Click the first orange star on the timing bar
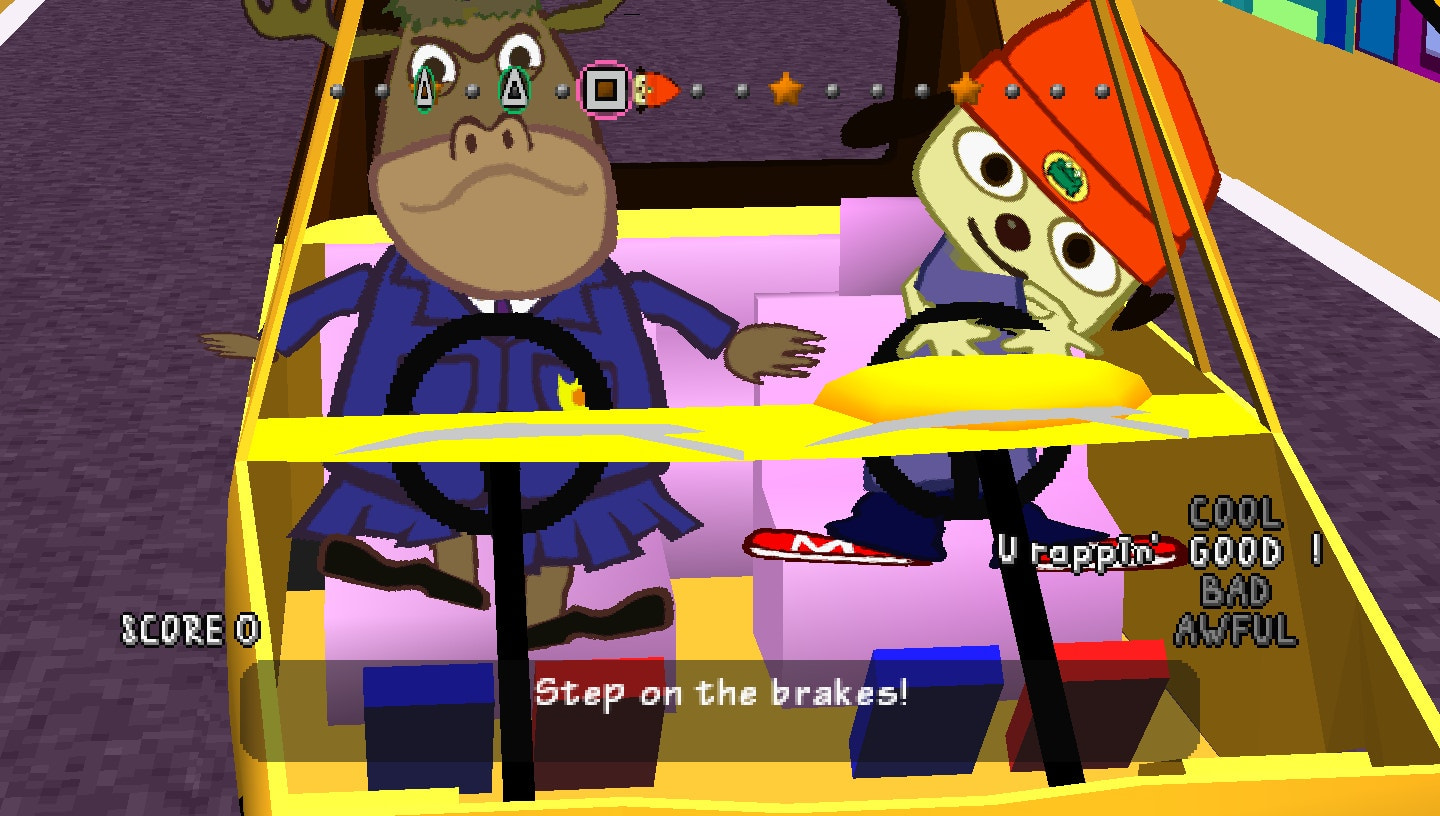 pyautogui.click(x=787, y=88)
